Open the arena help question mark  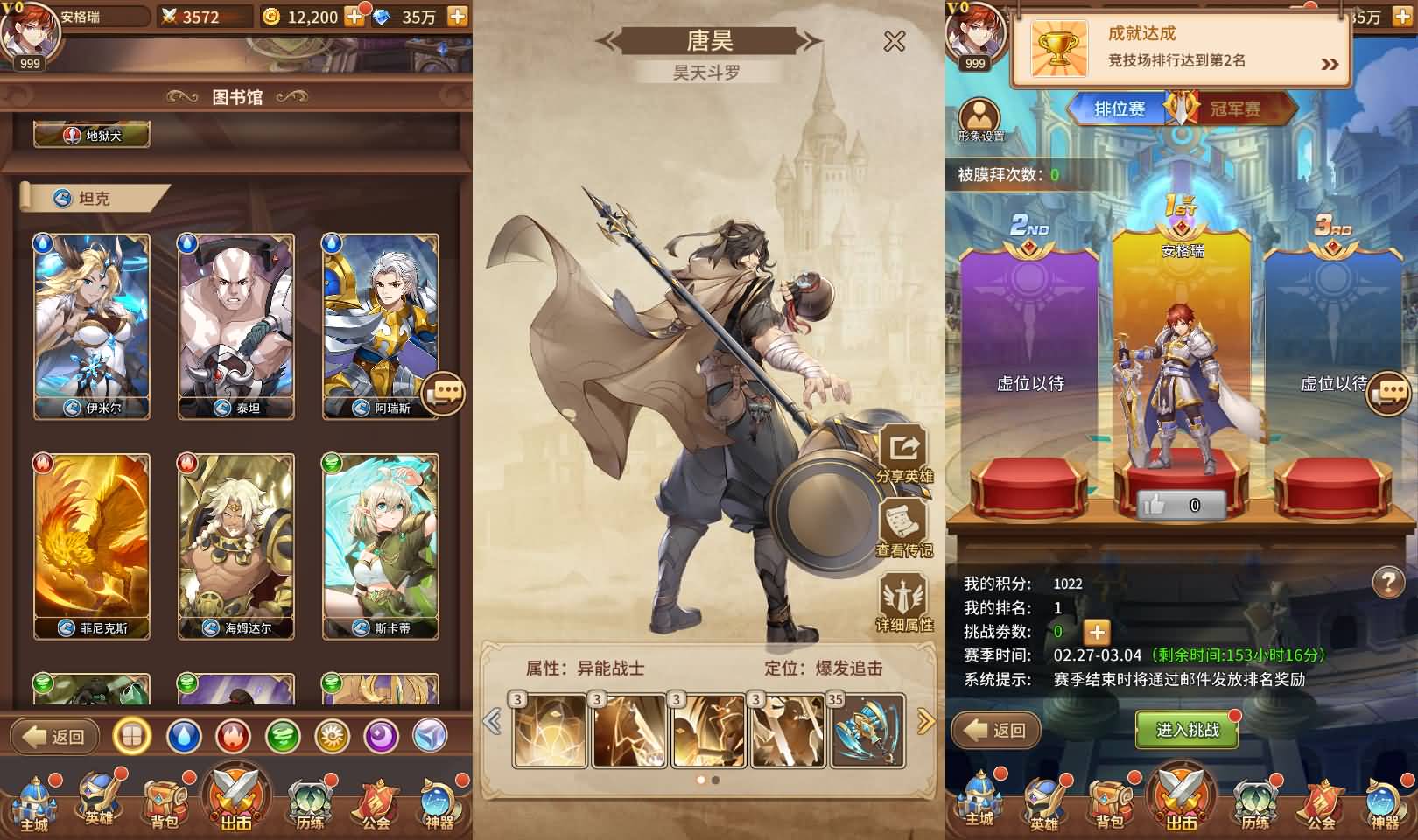(1388, 582)
